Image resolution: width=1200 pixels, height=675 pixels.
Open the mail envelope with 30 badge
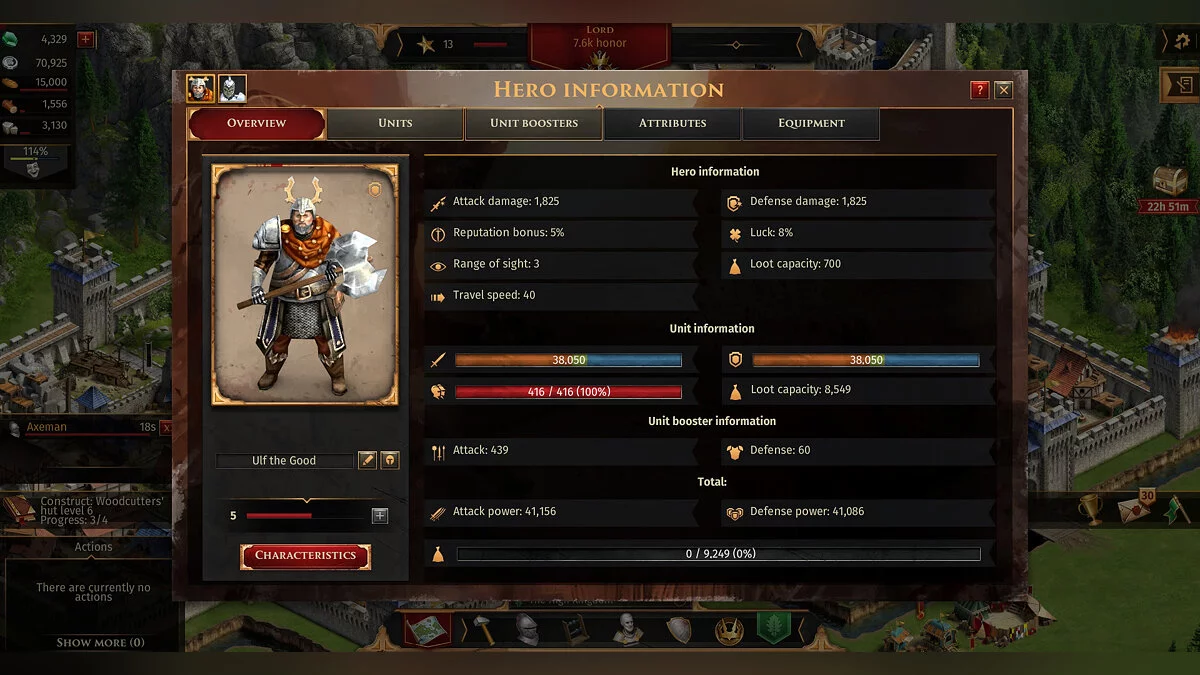click(1133, 508)
